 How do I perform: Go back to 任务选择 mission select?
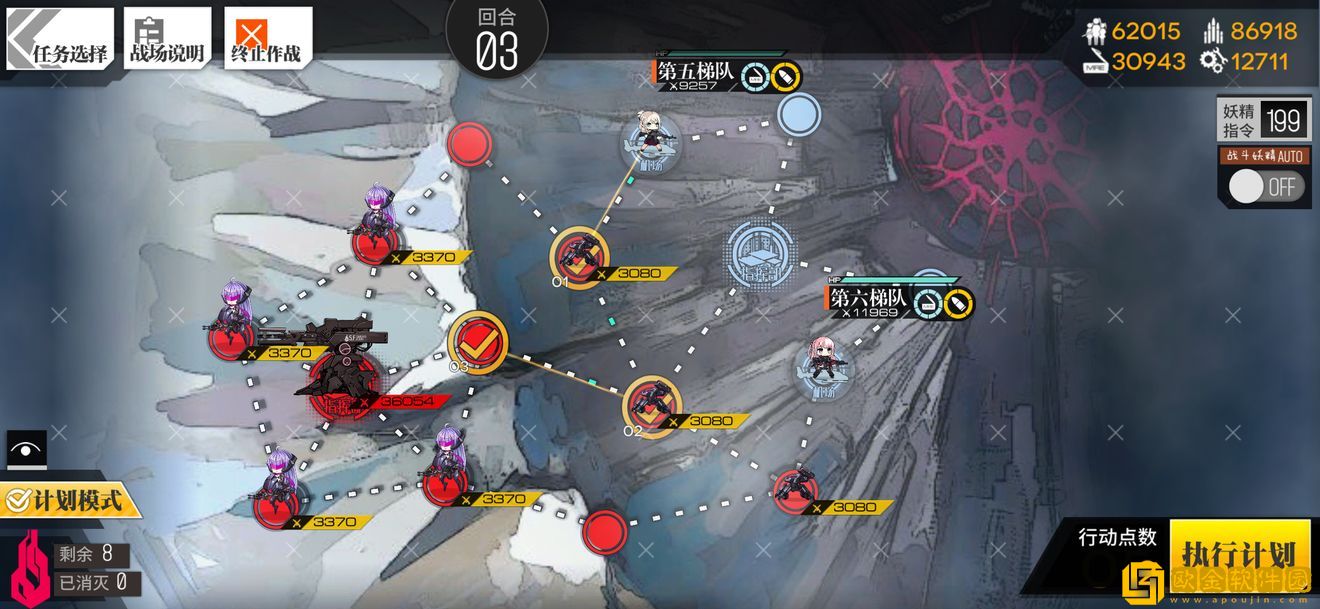(x=60, y=39)
